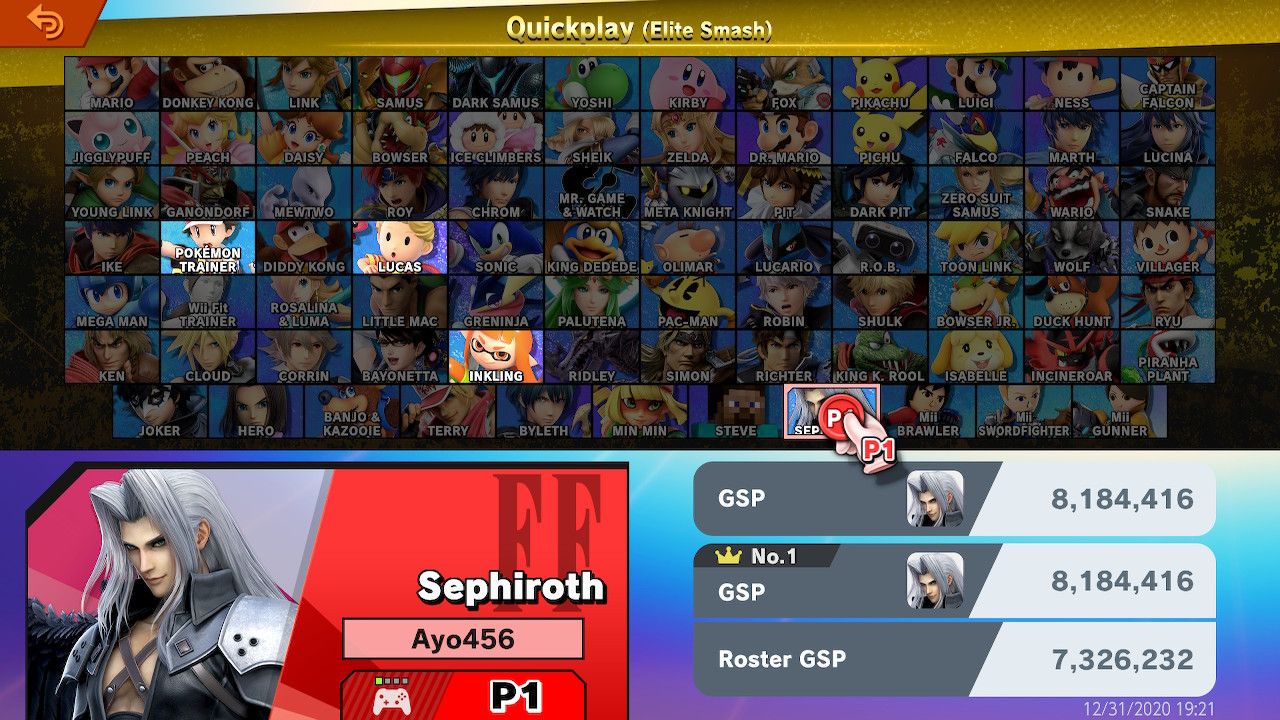The width and height of the screenshot is (1280, 720).
Task: Click the Quickplay Elite Smash title banner
Action: [640, 28]
